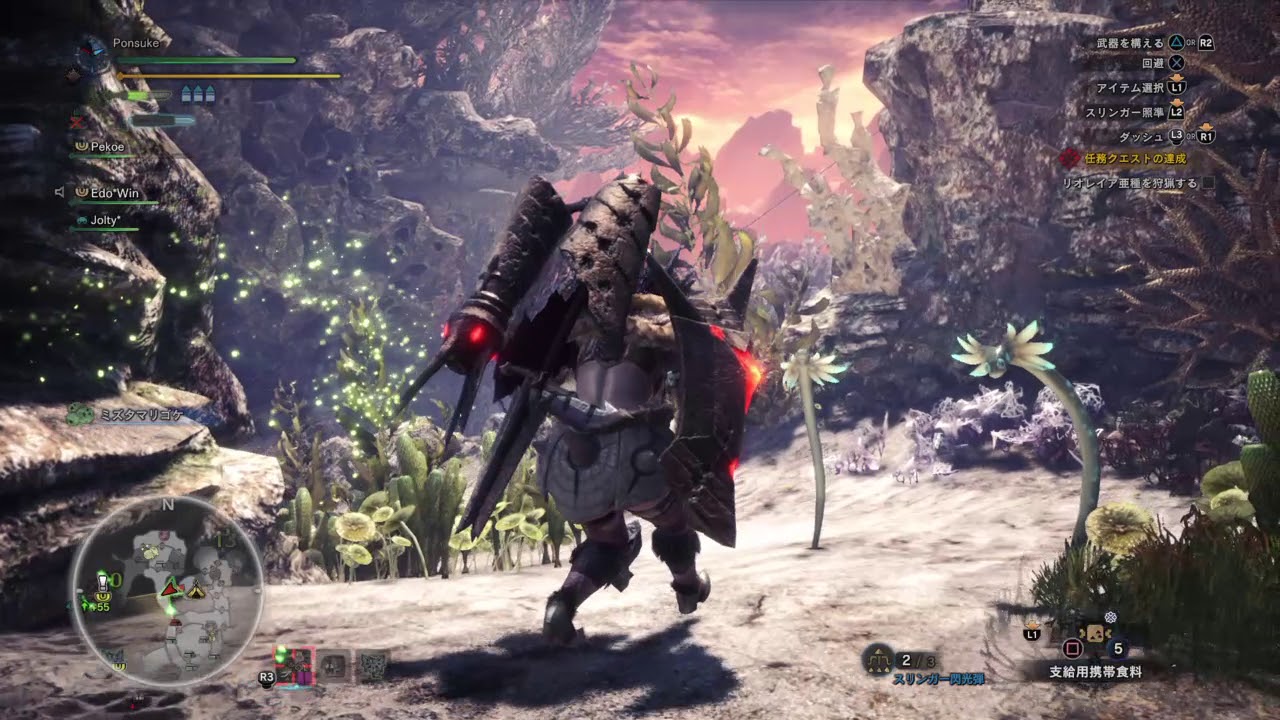Click the ミズタマリゴケ gathering prompt
1280x720 pixels.
point(140,414)
